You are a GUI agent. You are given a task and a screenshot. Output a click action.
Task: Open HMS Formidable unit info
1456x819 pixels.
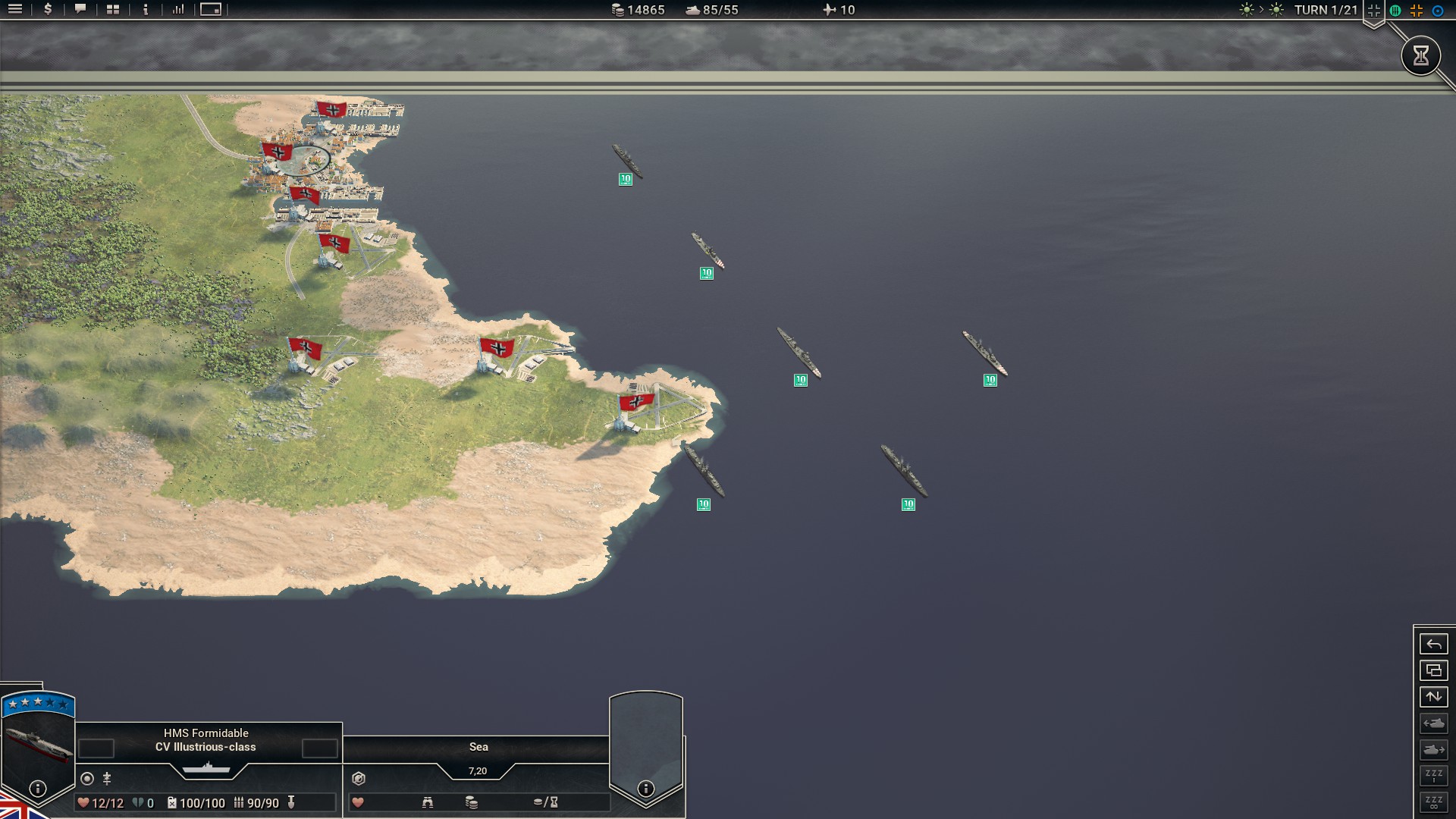coord(37,789)
